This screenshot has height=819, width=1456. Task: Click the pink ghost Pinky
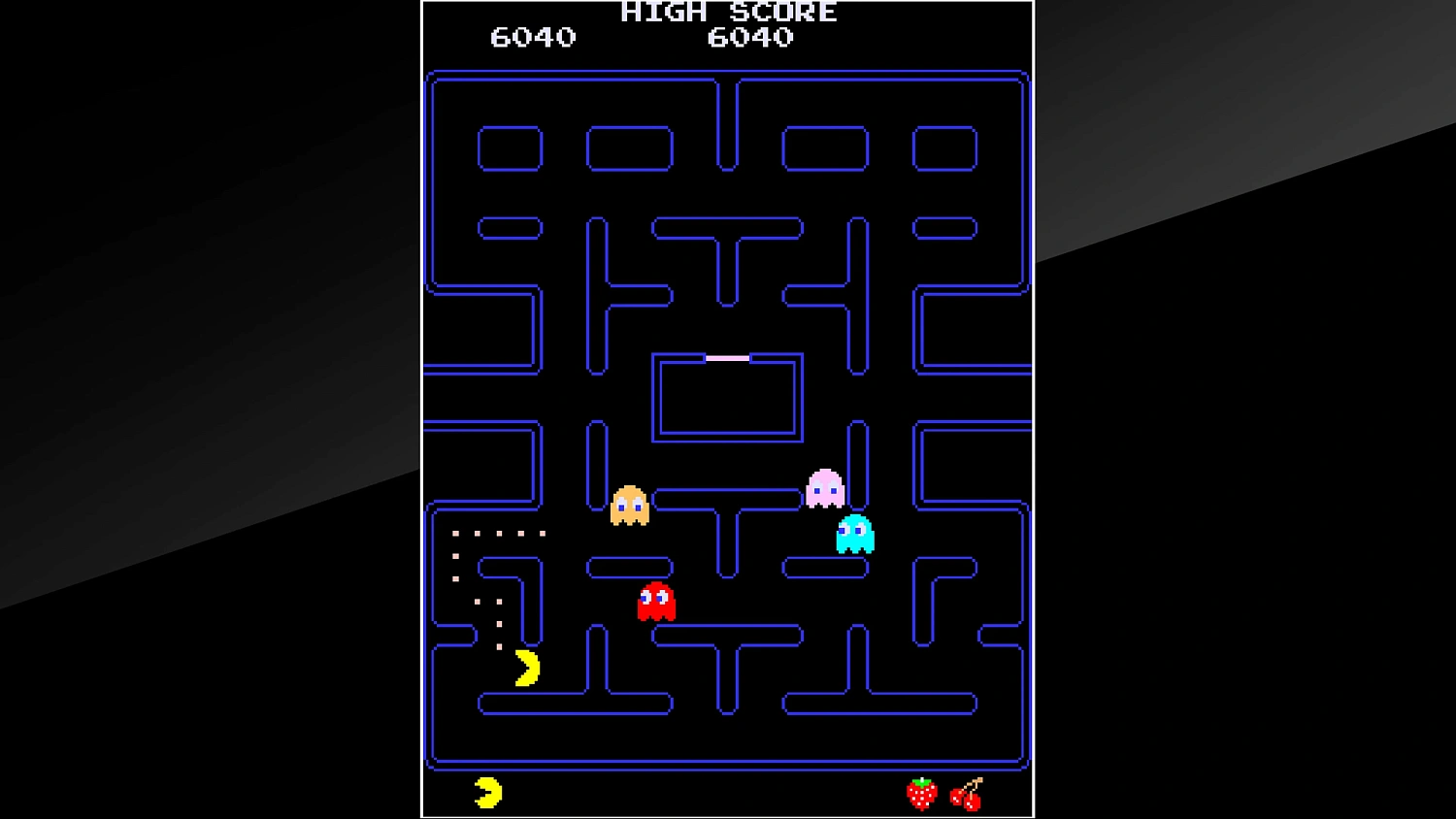[x=823, y=487]
